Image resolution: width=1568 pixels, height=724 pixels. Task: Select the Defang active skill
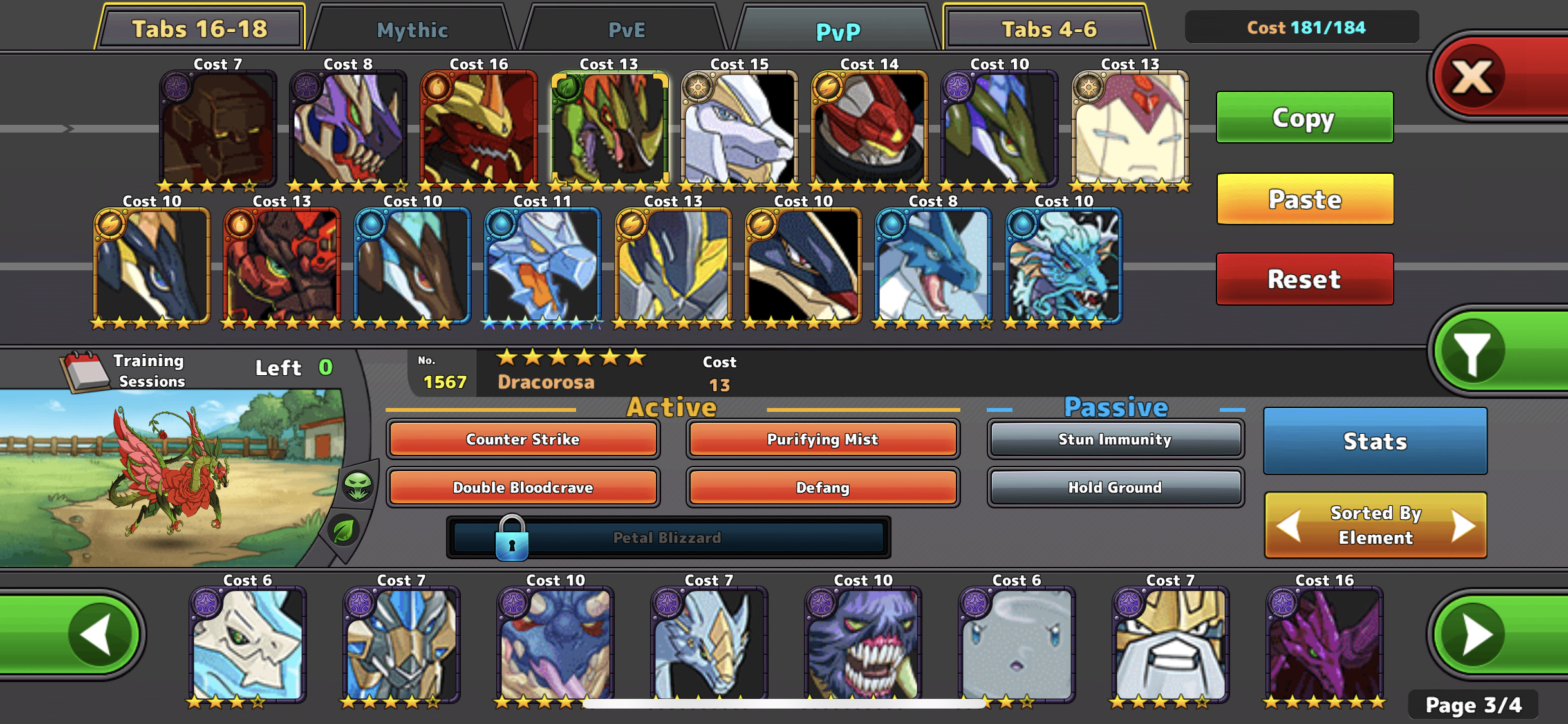coord(822,487)
